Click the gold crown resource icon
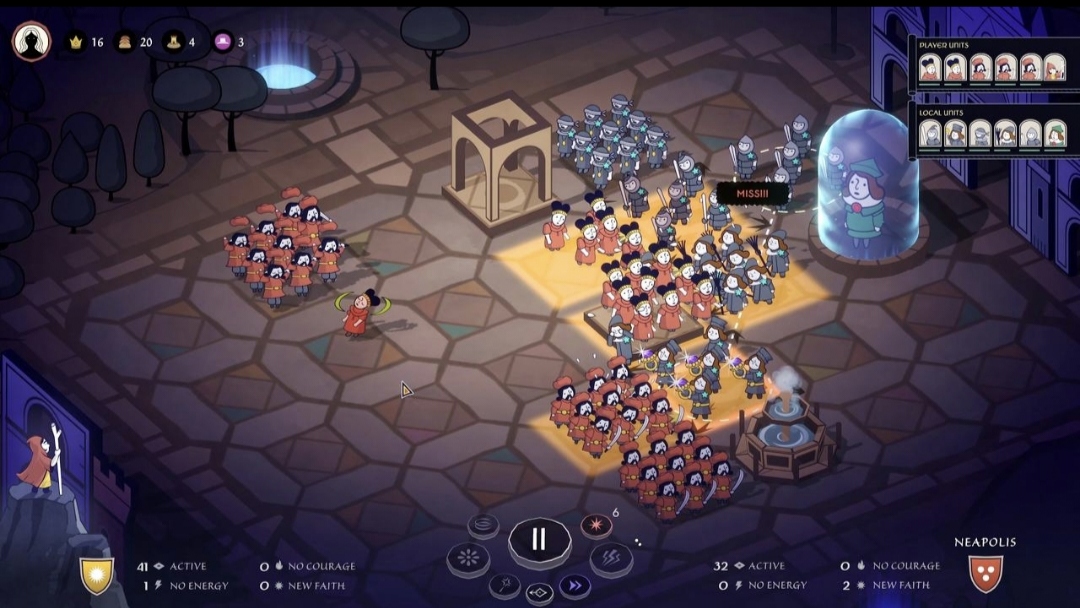This screenshot has width=1080, height=608. tap(75, 42)
